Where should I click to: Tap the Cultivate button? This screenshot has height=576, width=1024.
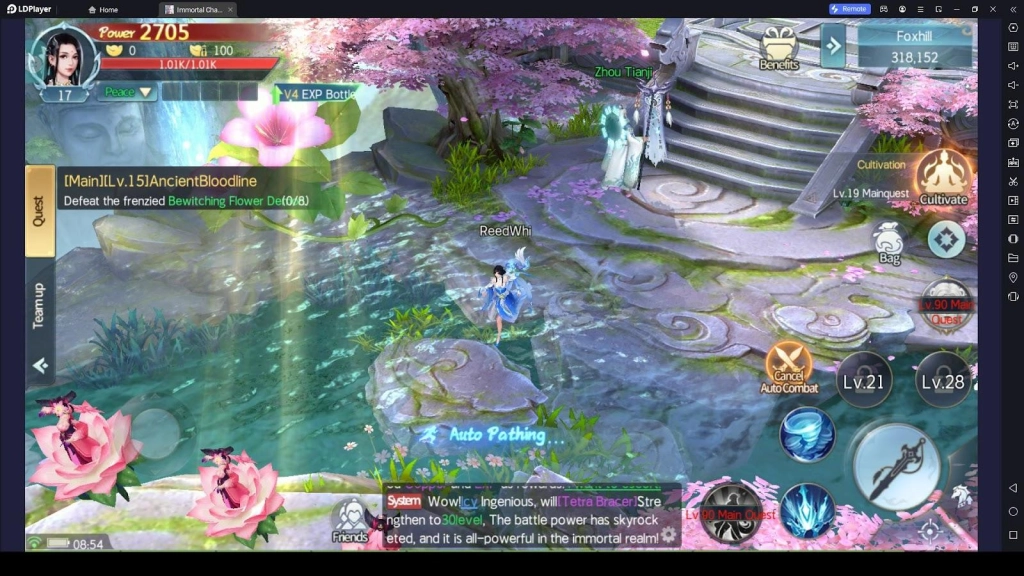(943, 178)
